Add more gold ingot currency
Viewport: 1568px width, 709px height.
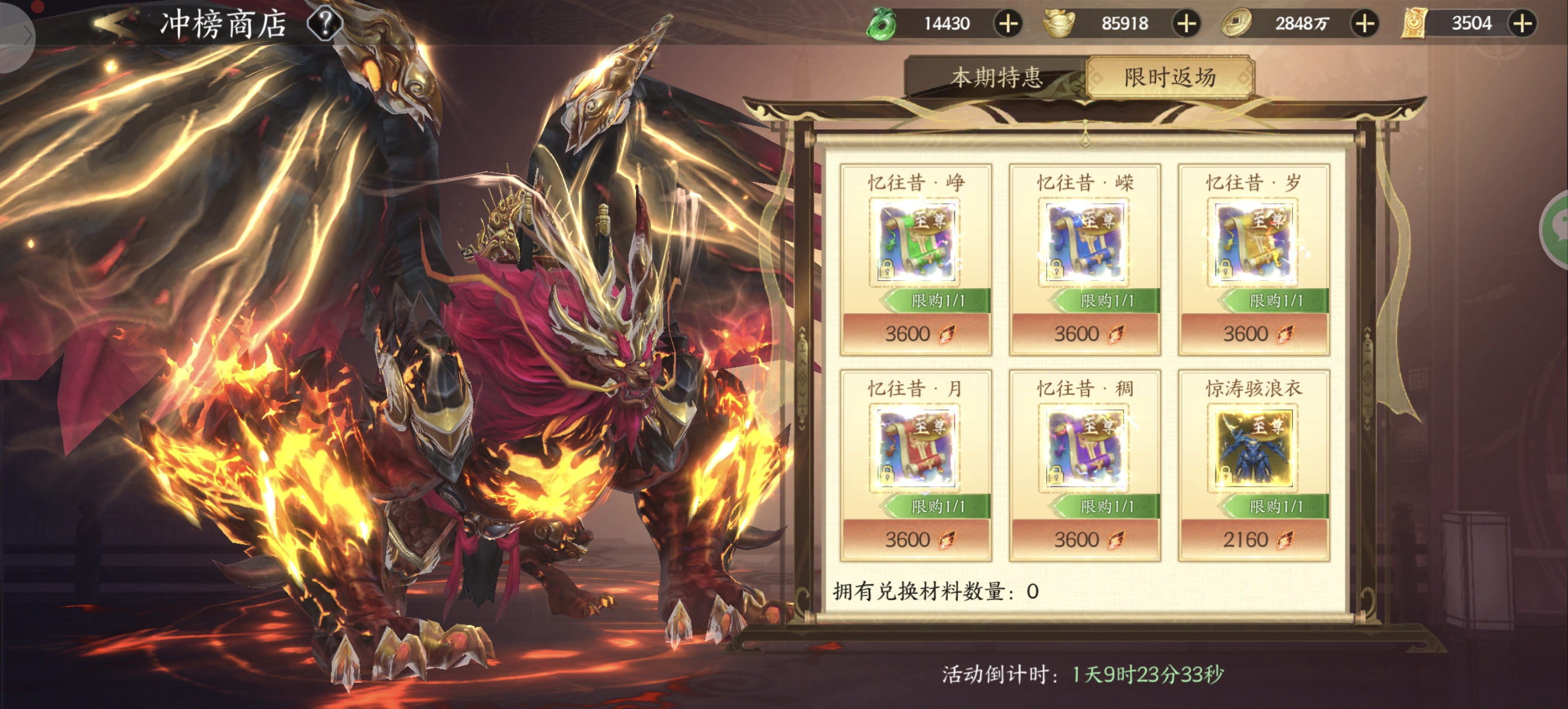coord(1186,24)
